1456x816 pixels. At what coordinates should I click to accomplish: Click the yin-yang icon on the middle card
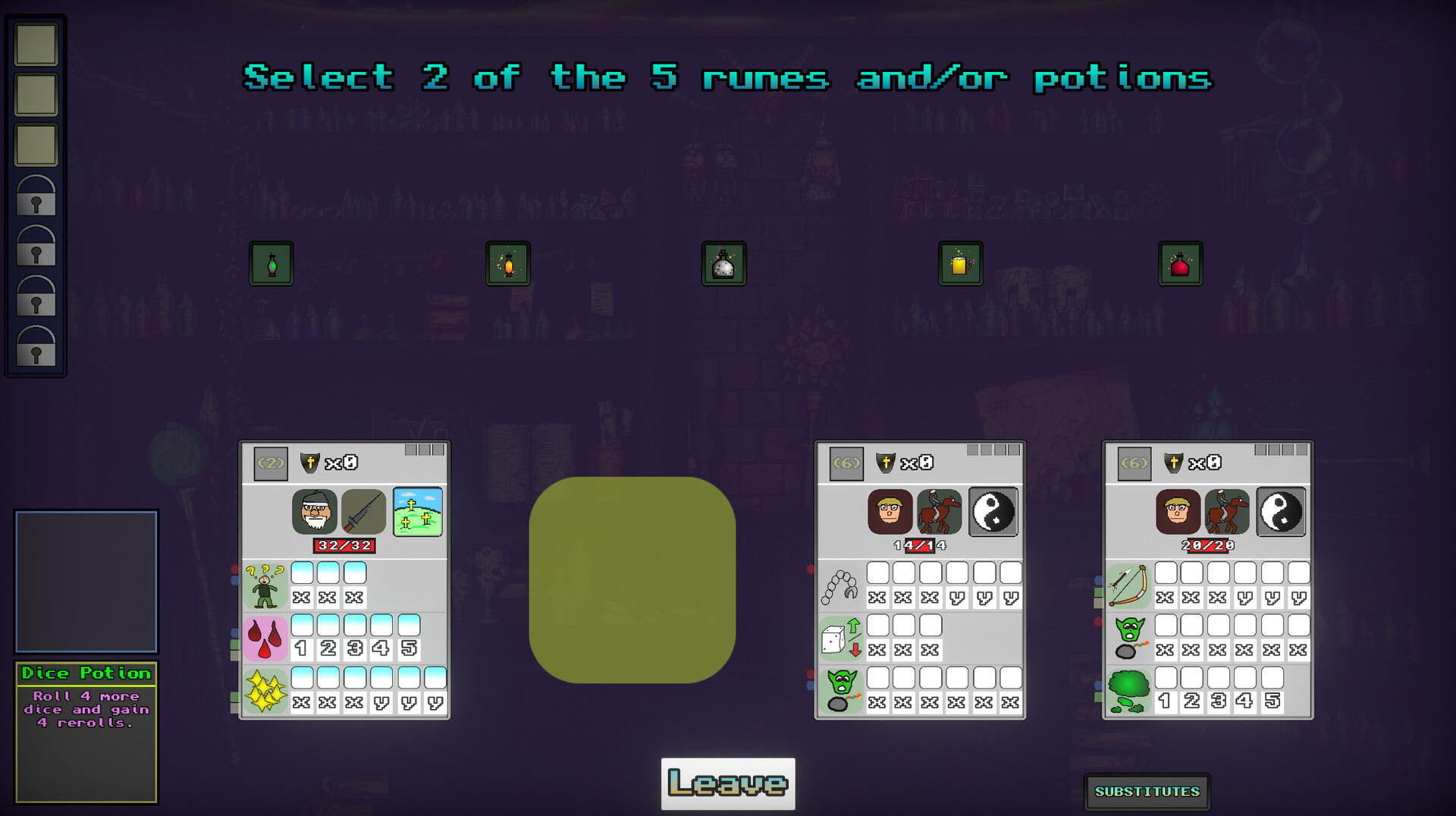click(x=993, y=512)
